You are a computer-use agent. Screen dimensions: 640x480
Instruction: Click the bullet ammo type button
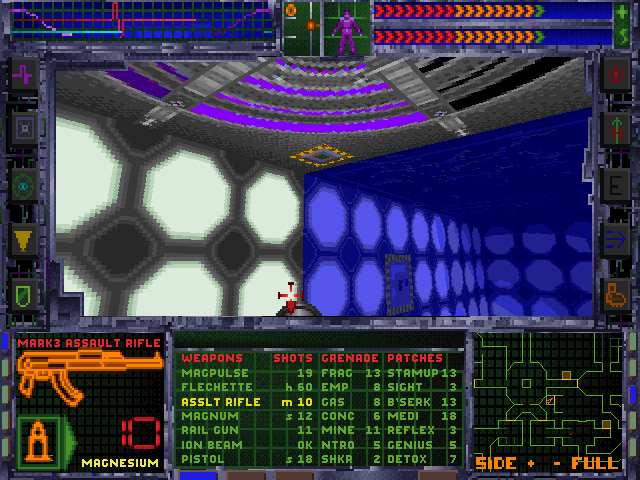39,441
